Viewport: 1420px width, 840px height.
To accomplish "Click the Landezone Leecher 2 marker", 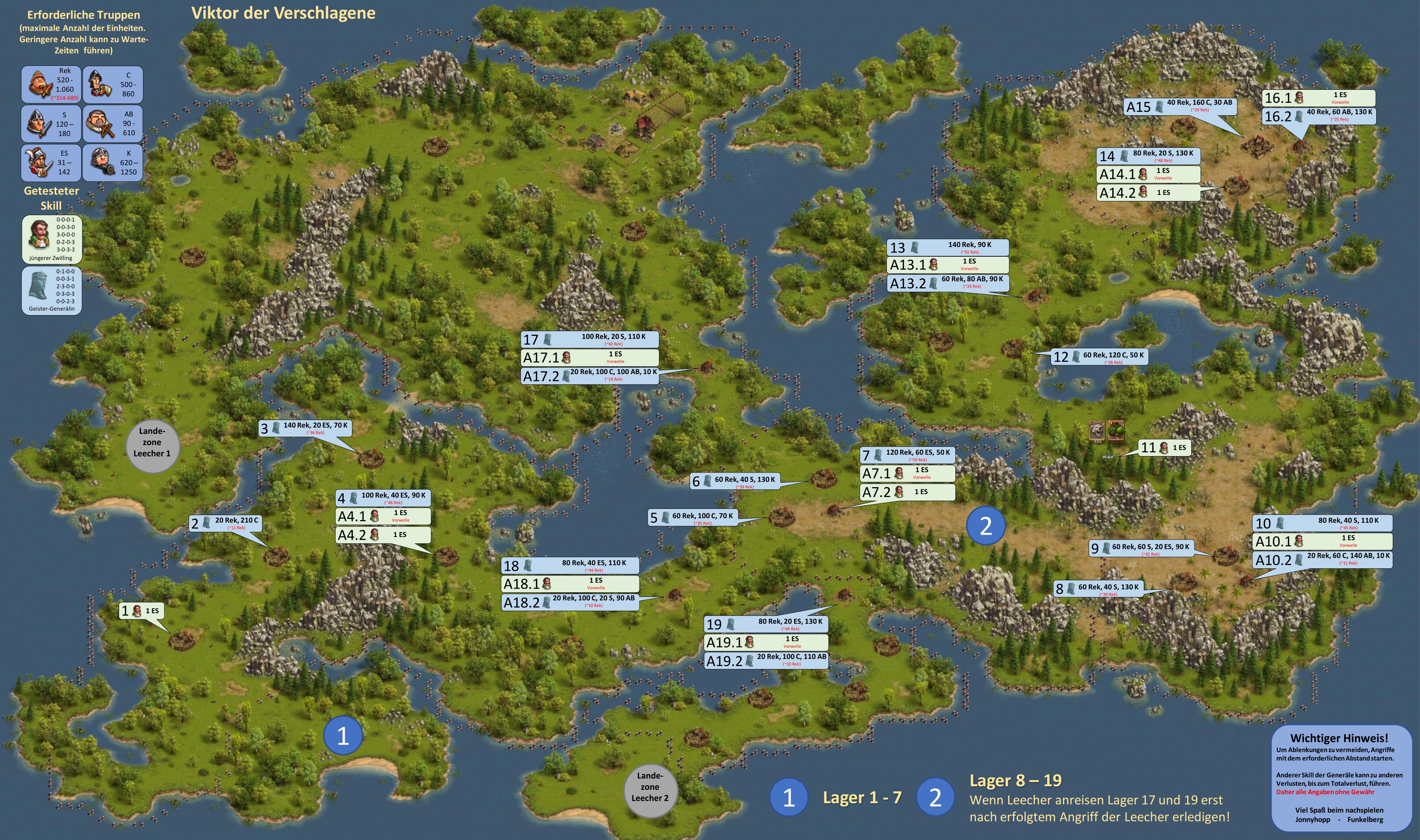I will [650, 787].
